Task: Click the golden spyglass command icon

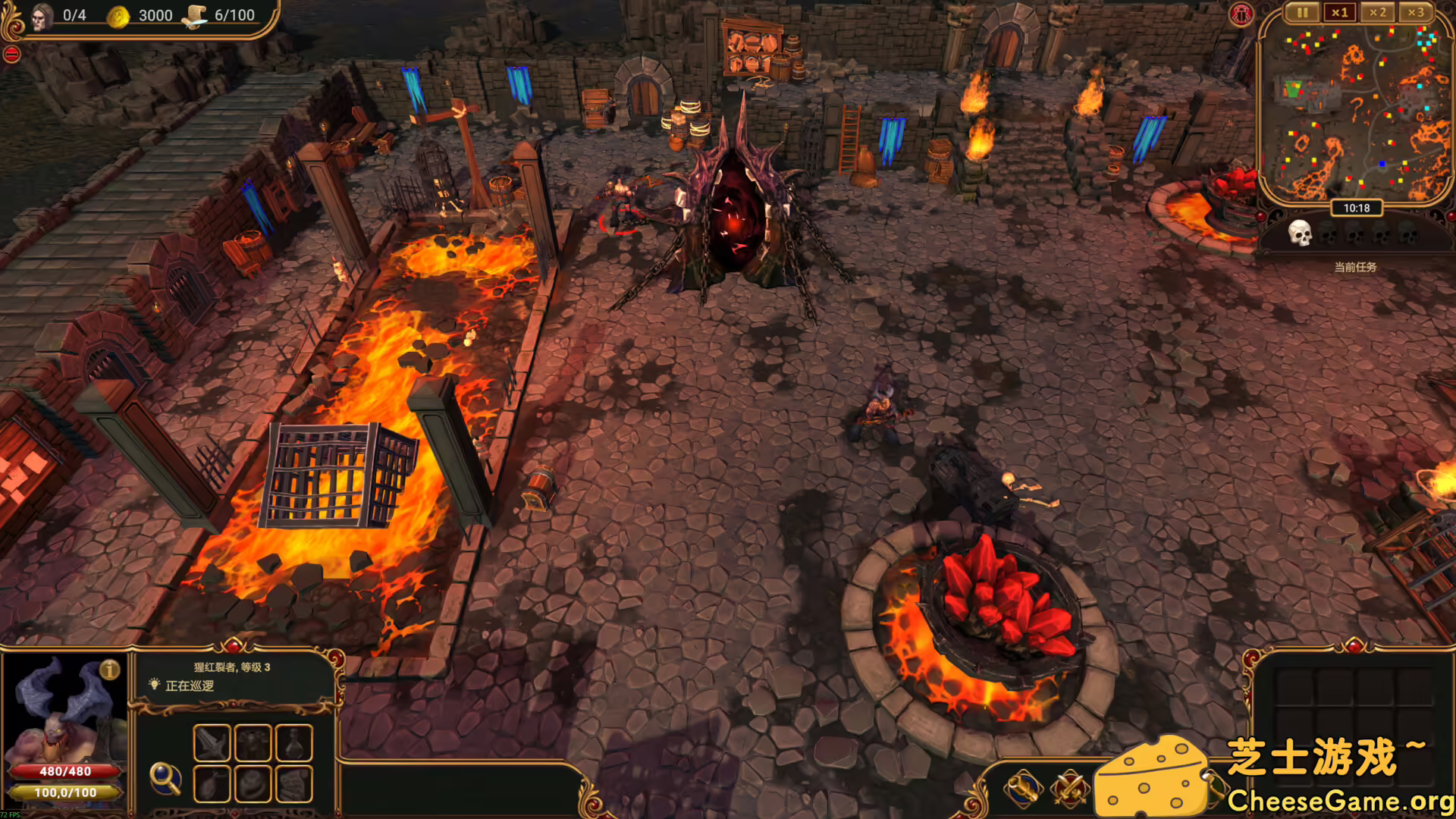Action: pos(1023,789)
